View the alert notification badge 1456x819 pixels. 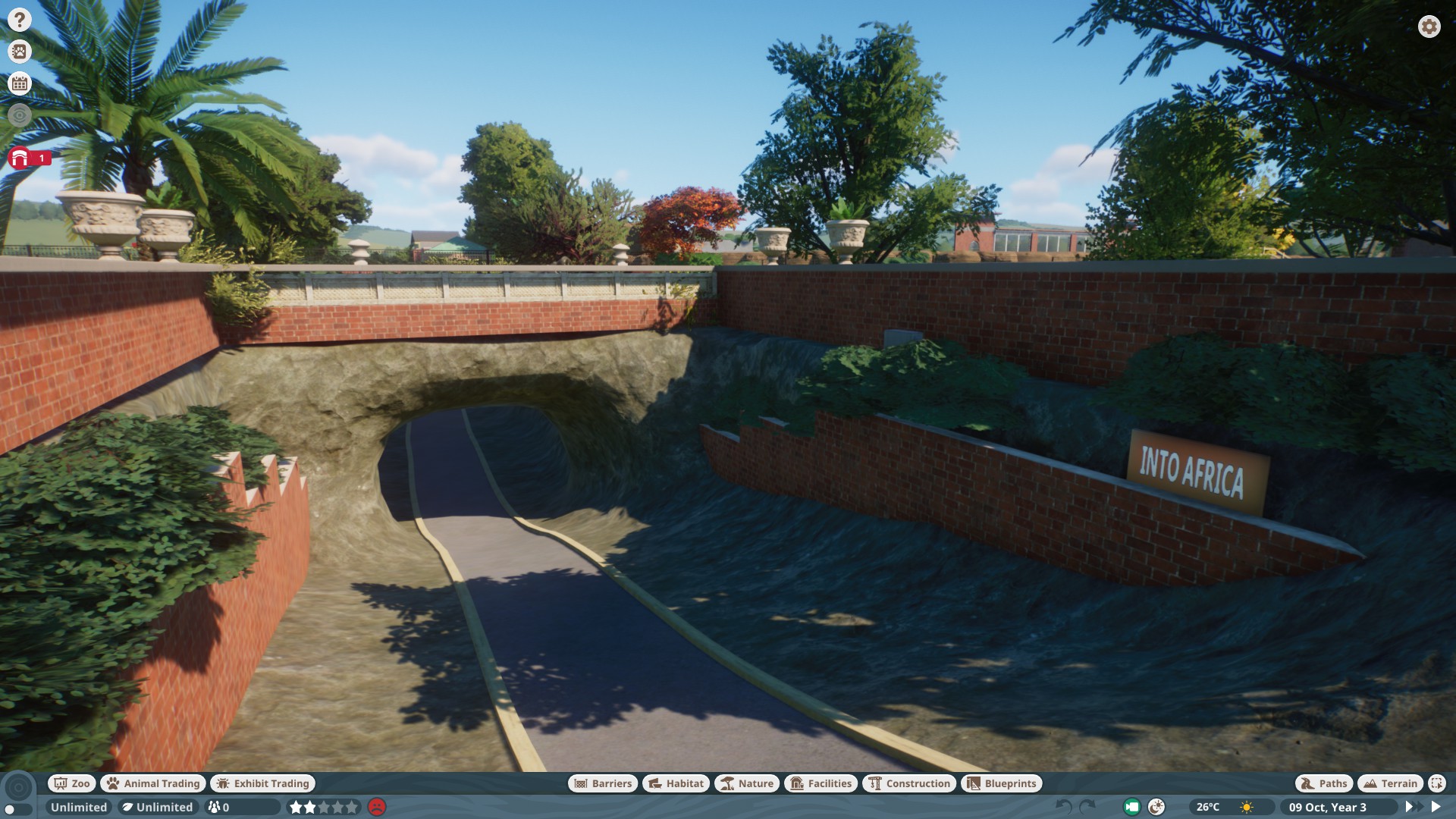coord(24,158)
